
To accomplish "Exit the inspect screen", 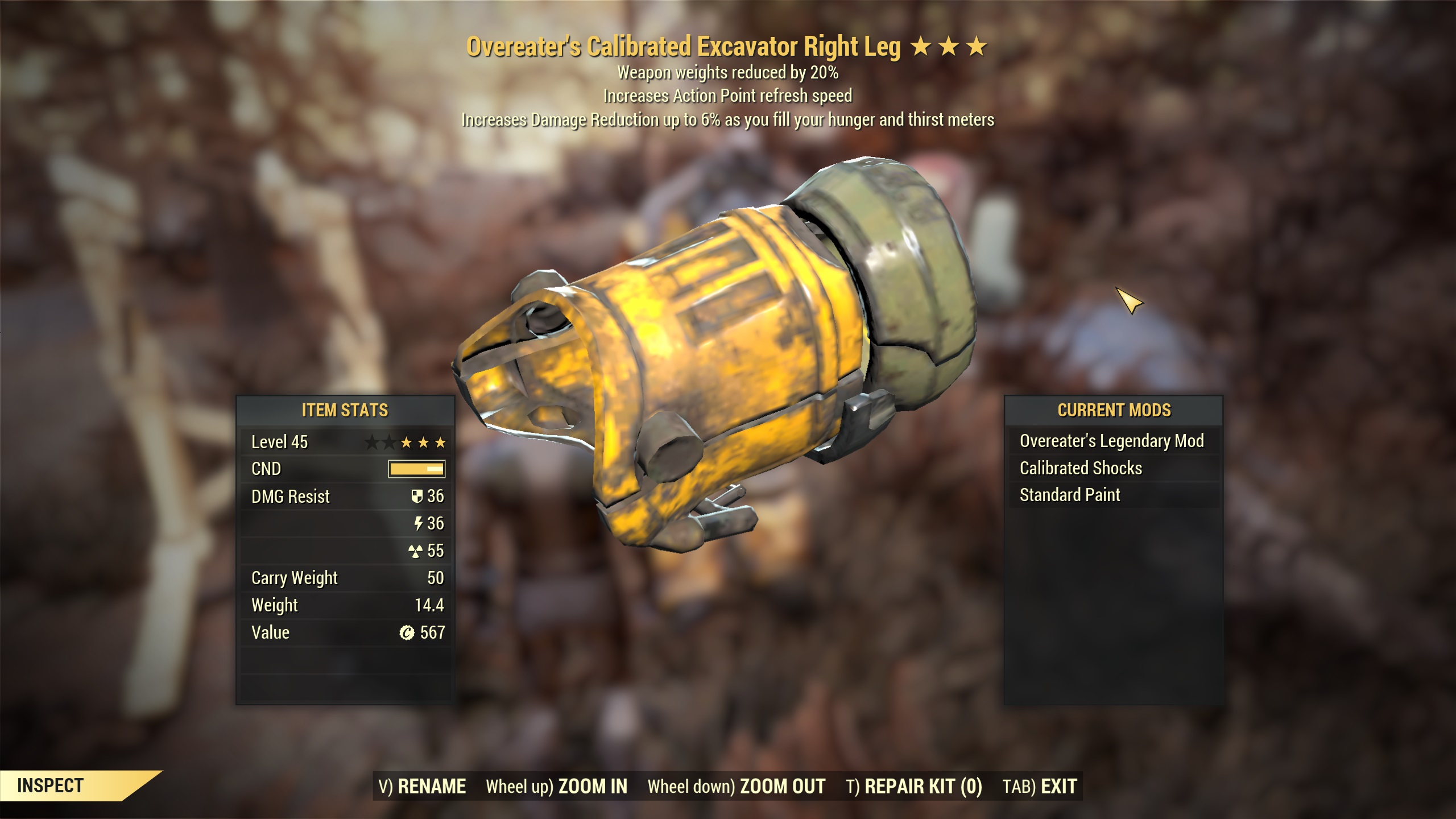I will click(x=1040, y=787).
